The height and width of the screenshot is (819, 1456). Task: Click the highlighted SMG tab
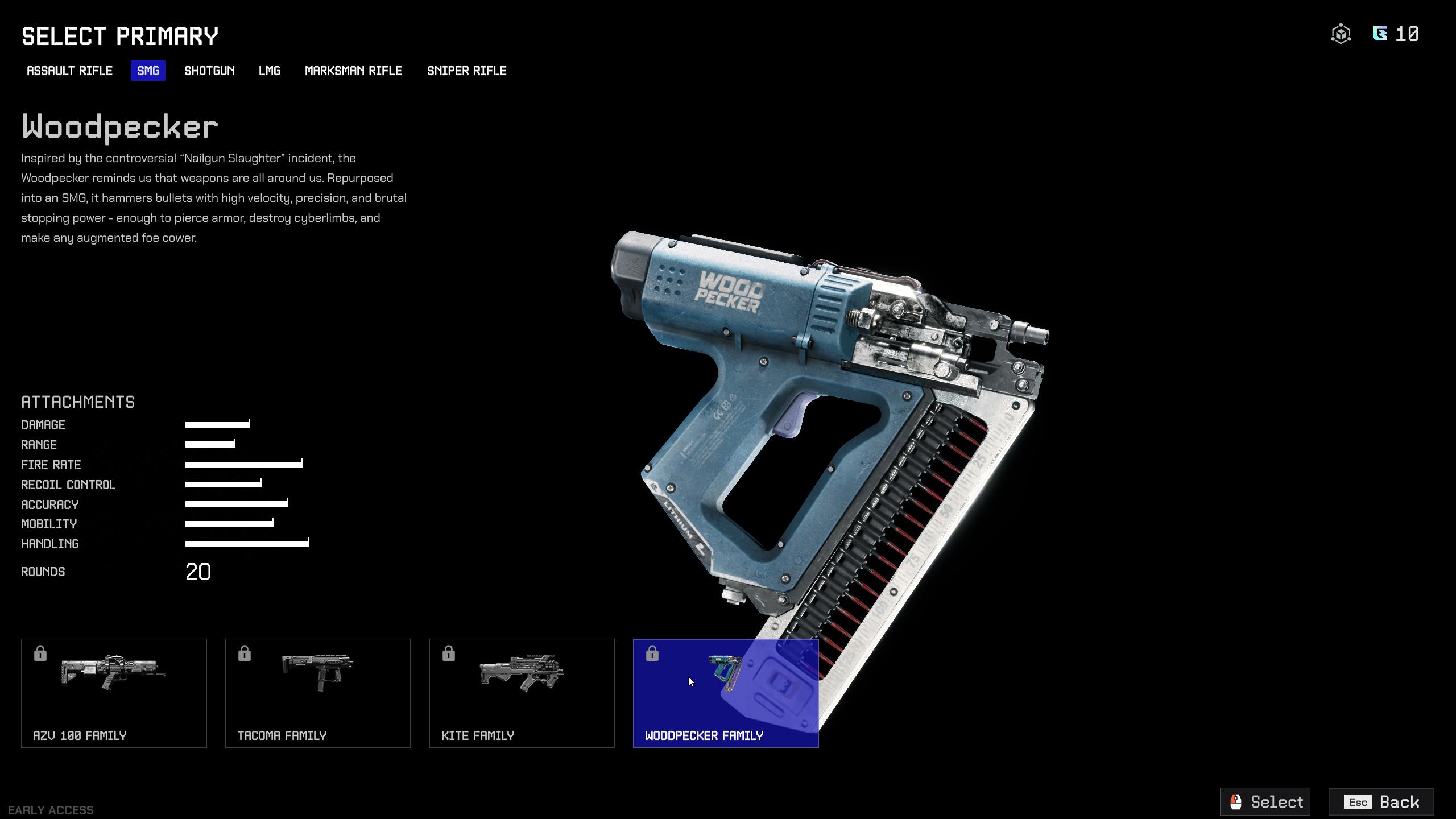click(147, 71)
